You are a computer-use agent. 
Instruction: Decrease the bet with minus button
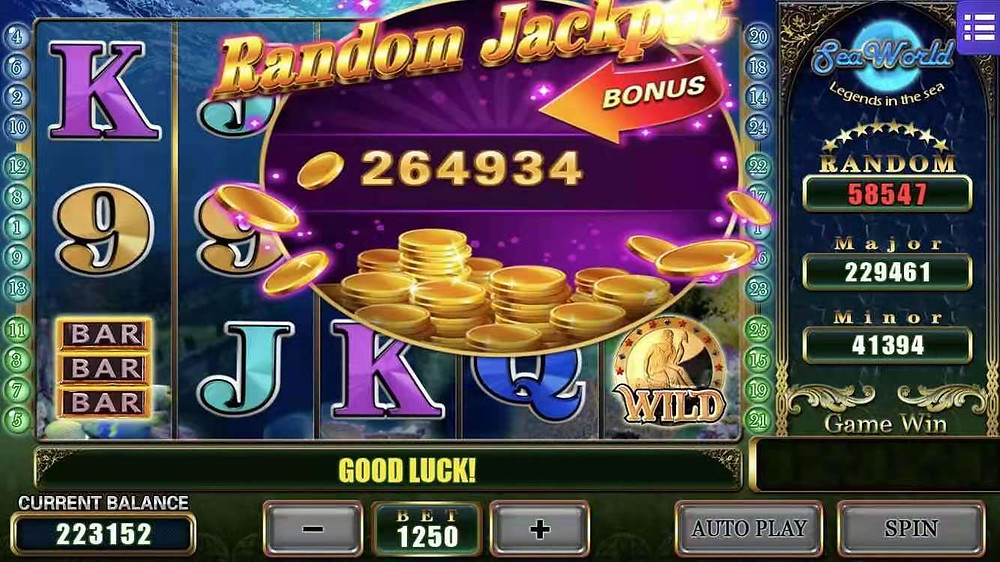(313, 529)
